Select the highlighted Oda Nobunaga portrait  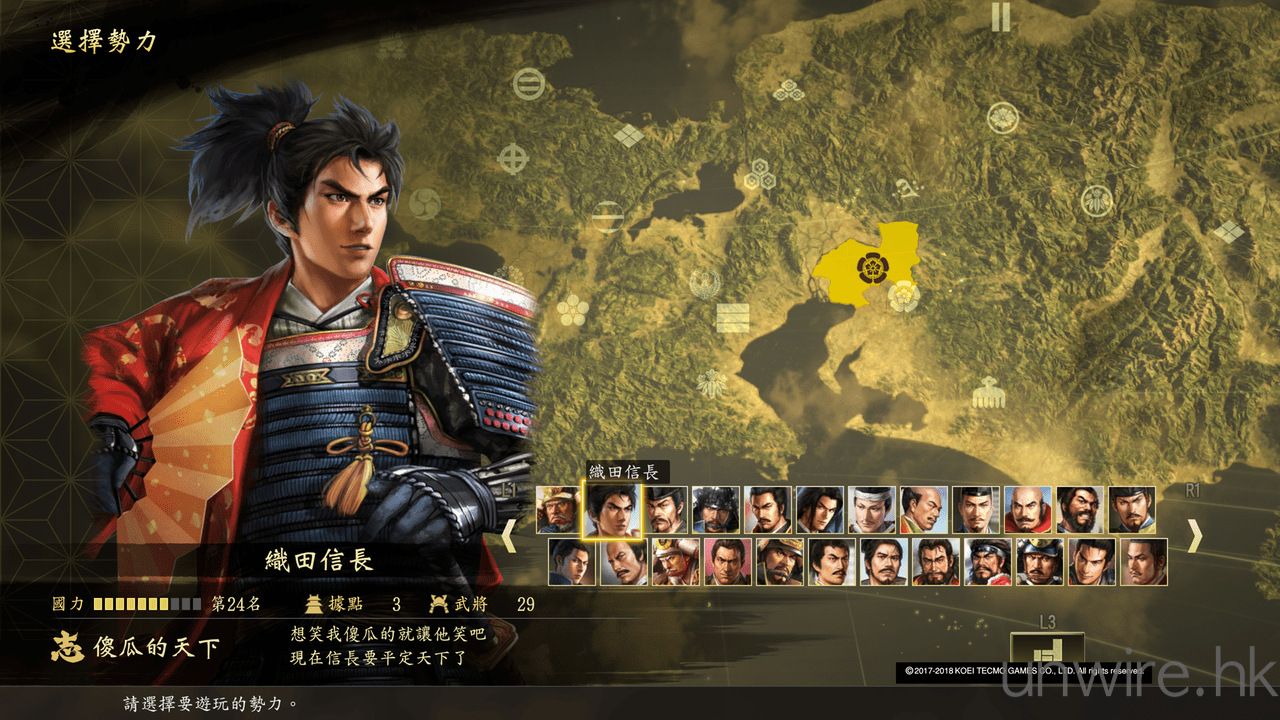(610, 510)
